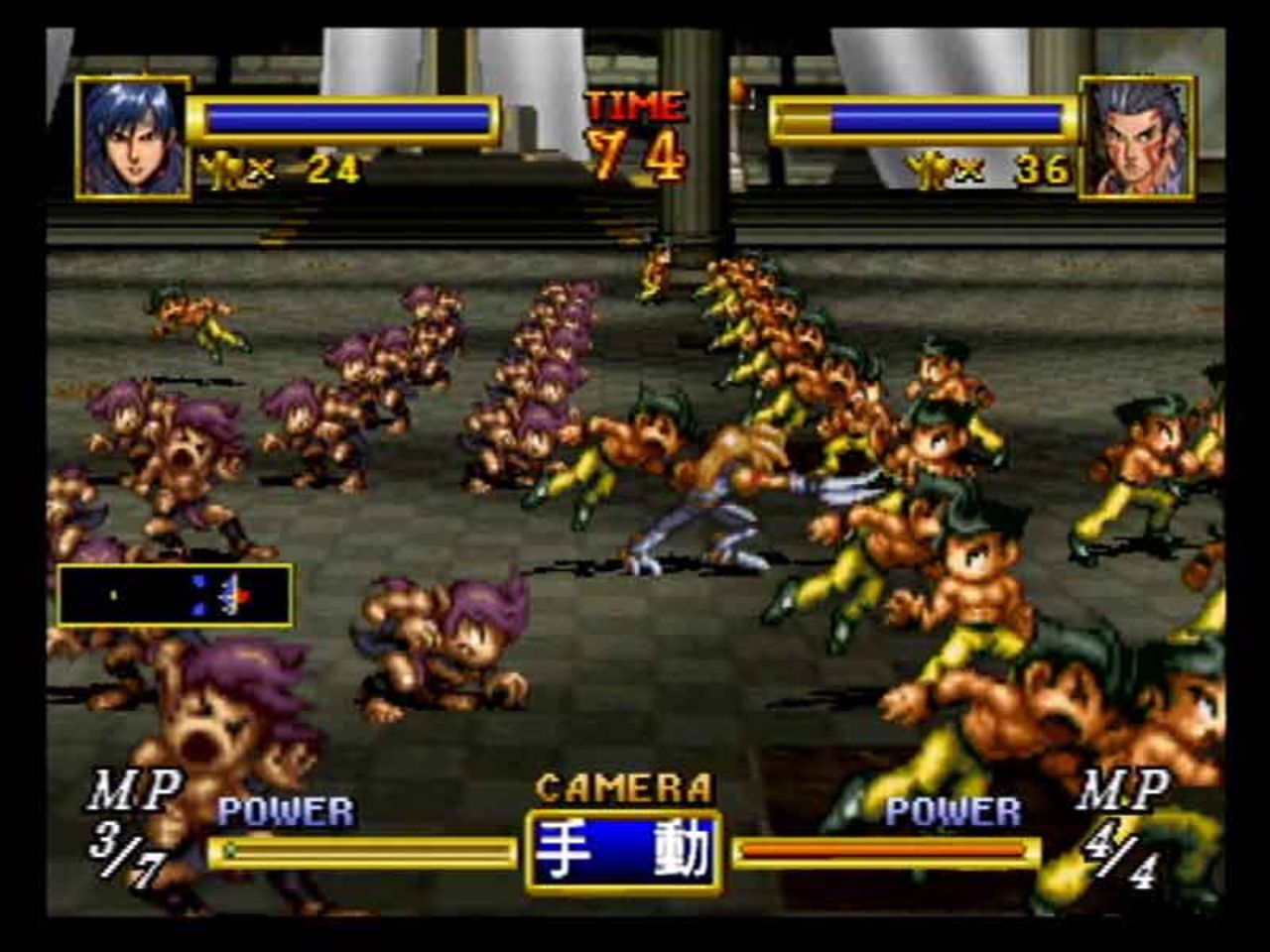Click the red enemy blip on the radar

(243, 596)
